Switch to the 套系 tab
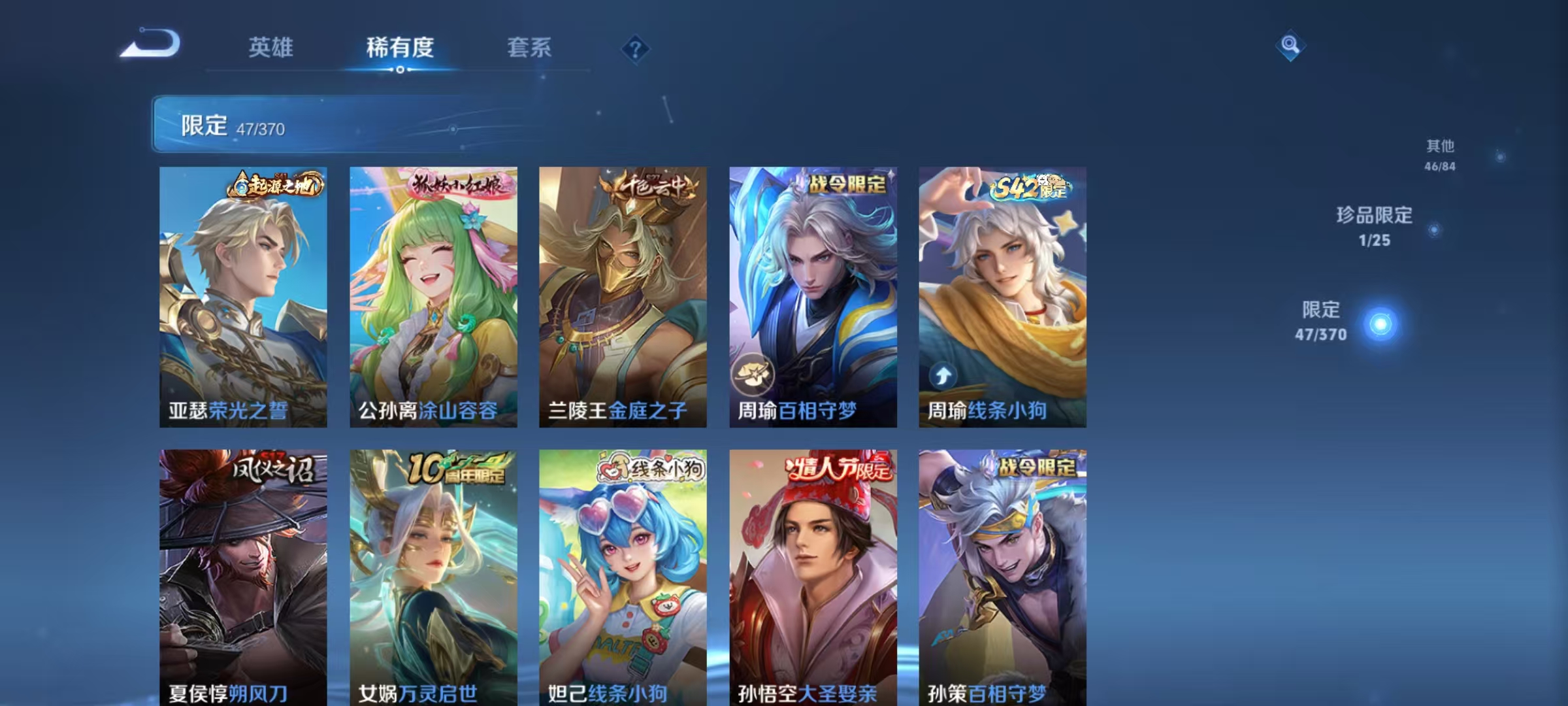The width and height of the screenshot is (1568, 706). [531, 48]
